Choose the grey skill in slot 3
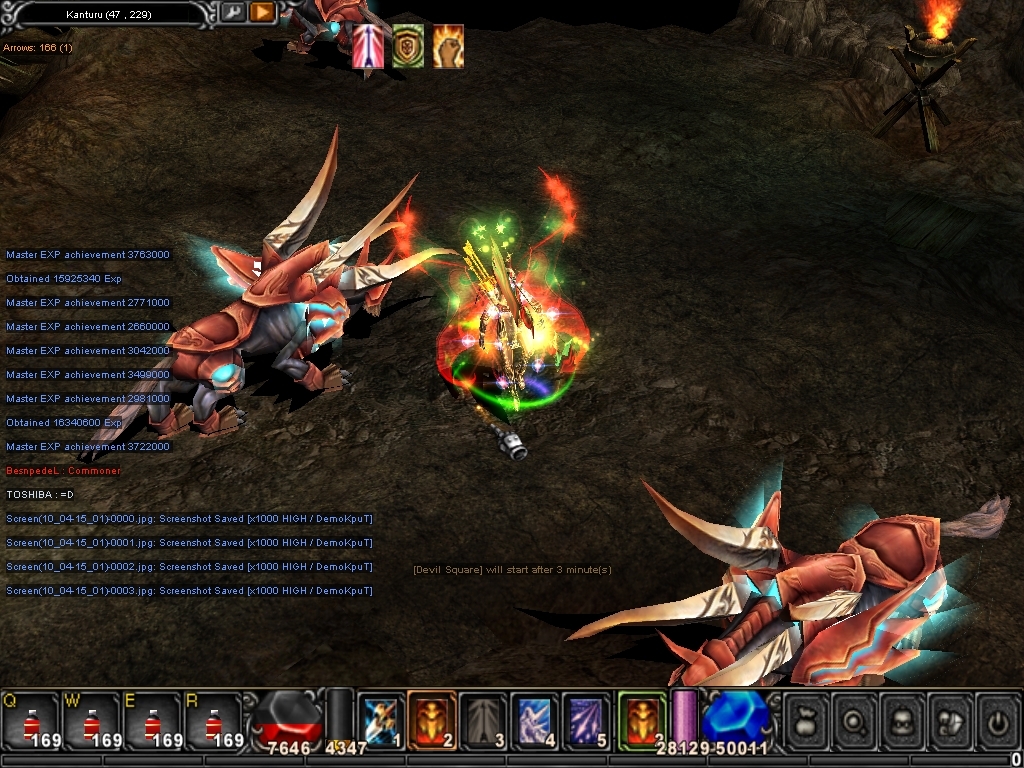The width and height of the screenshot is (1024, 768). pos(484,720)
